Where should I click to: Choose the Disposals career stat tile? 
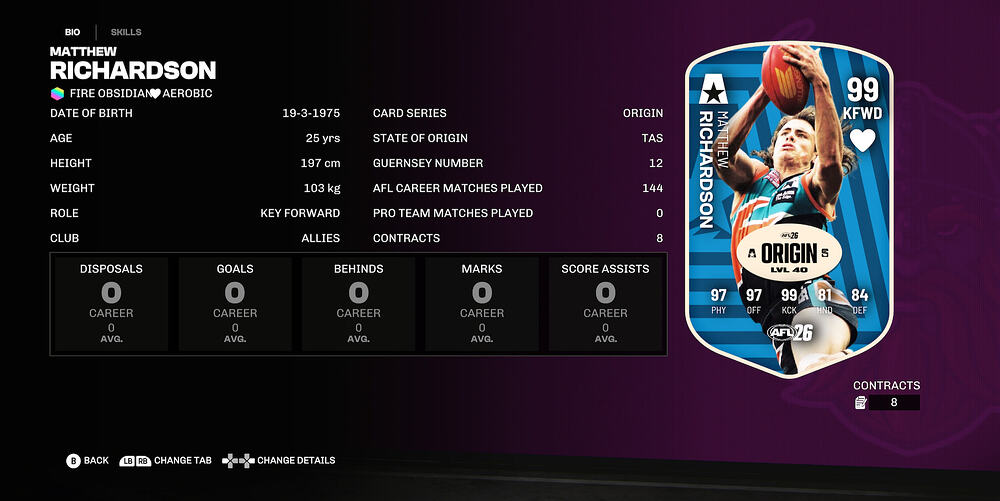[x=111, y=304]
